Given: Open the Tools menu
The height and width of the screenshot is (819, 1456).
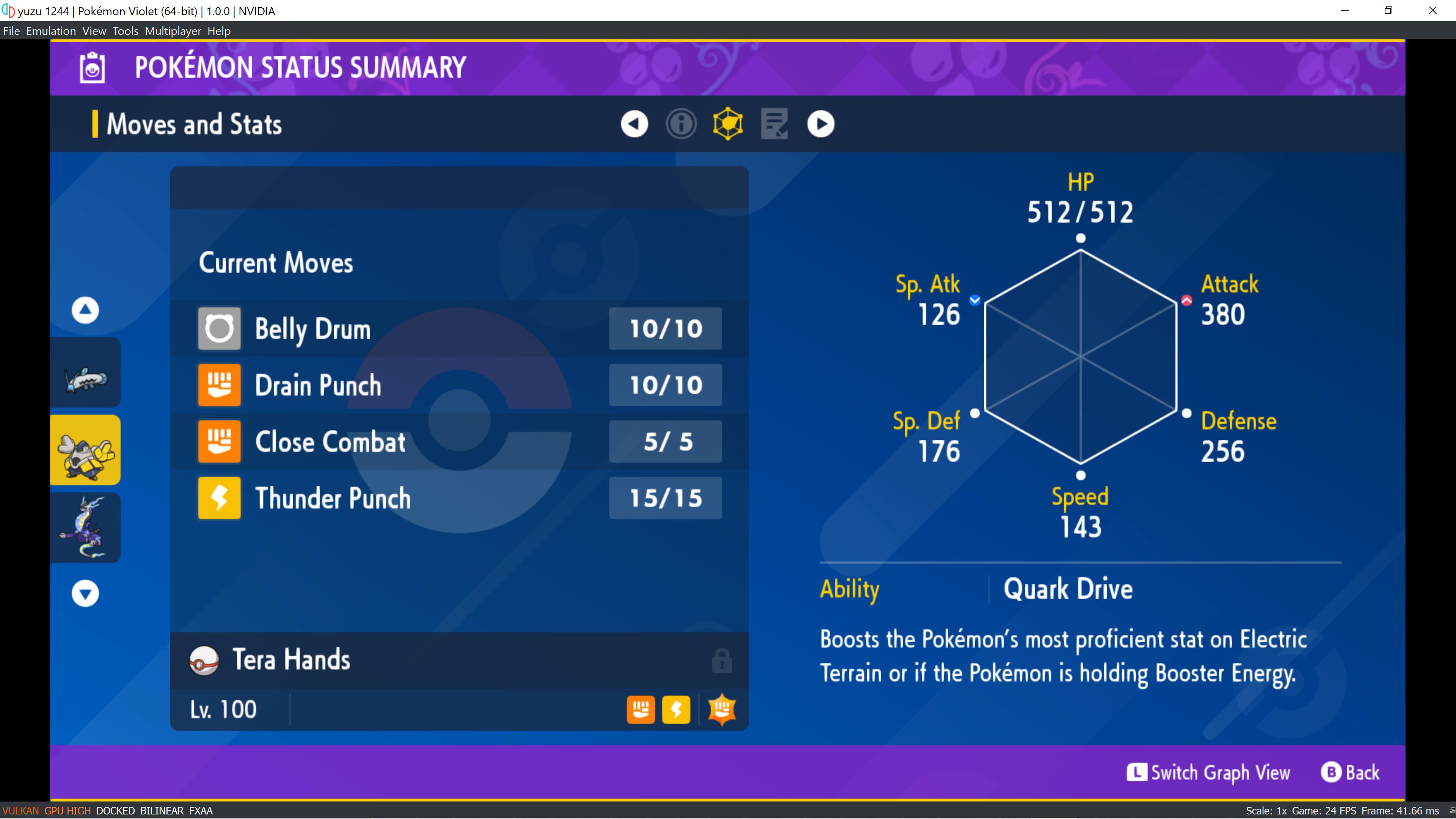Looking at the screenshot, I should (125, 30).
